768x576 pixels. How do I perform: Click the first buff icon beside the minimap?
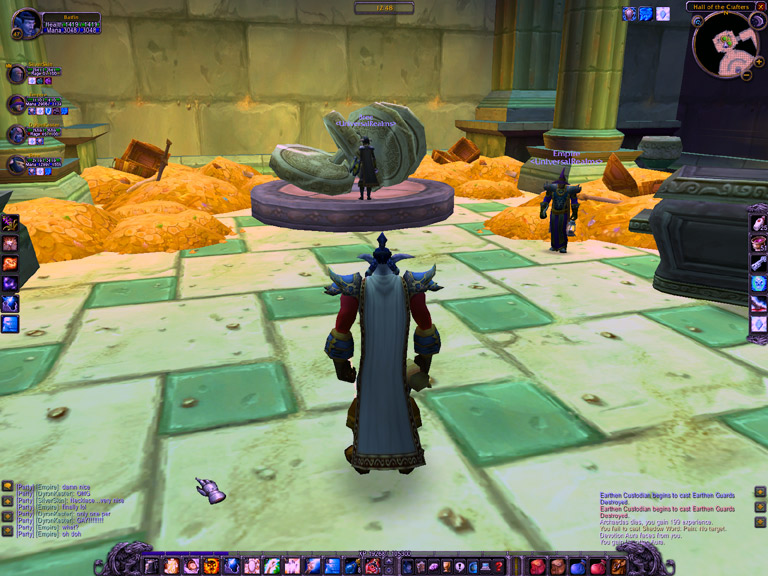[x=629, y=14]
